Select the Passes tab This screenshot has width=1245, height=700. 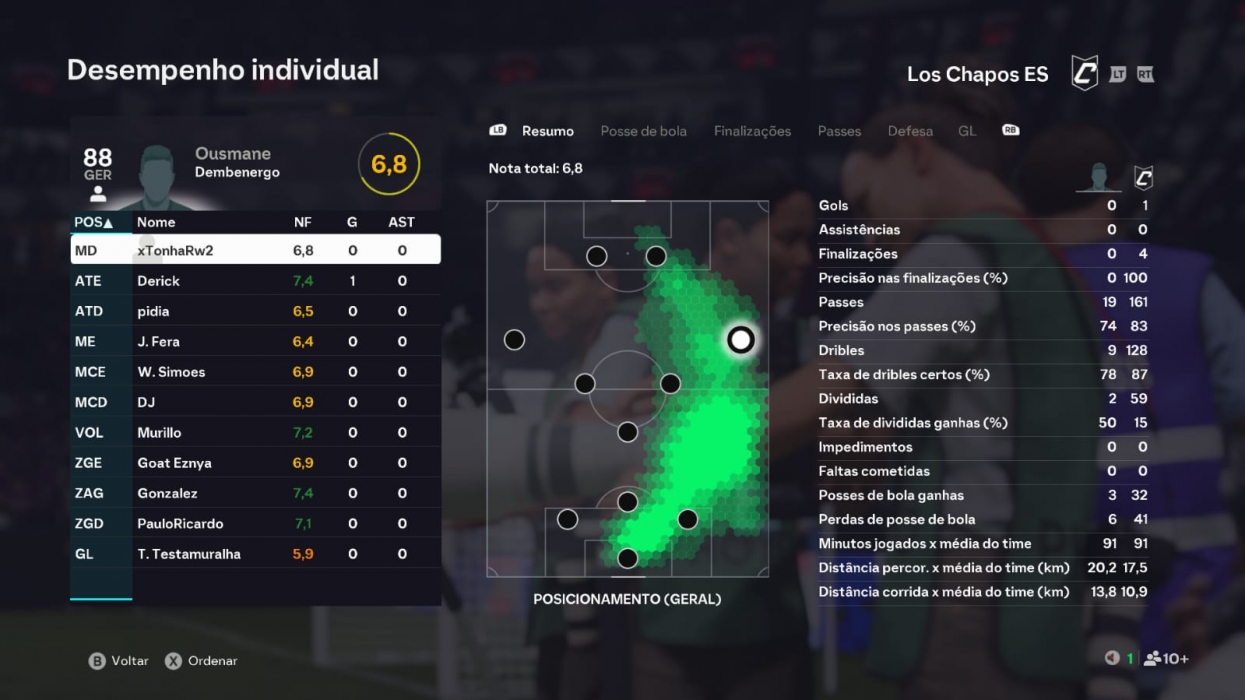839,131
